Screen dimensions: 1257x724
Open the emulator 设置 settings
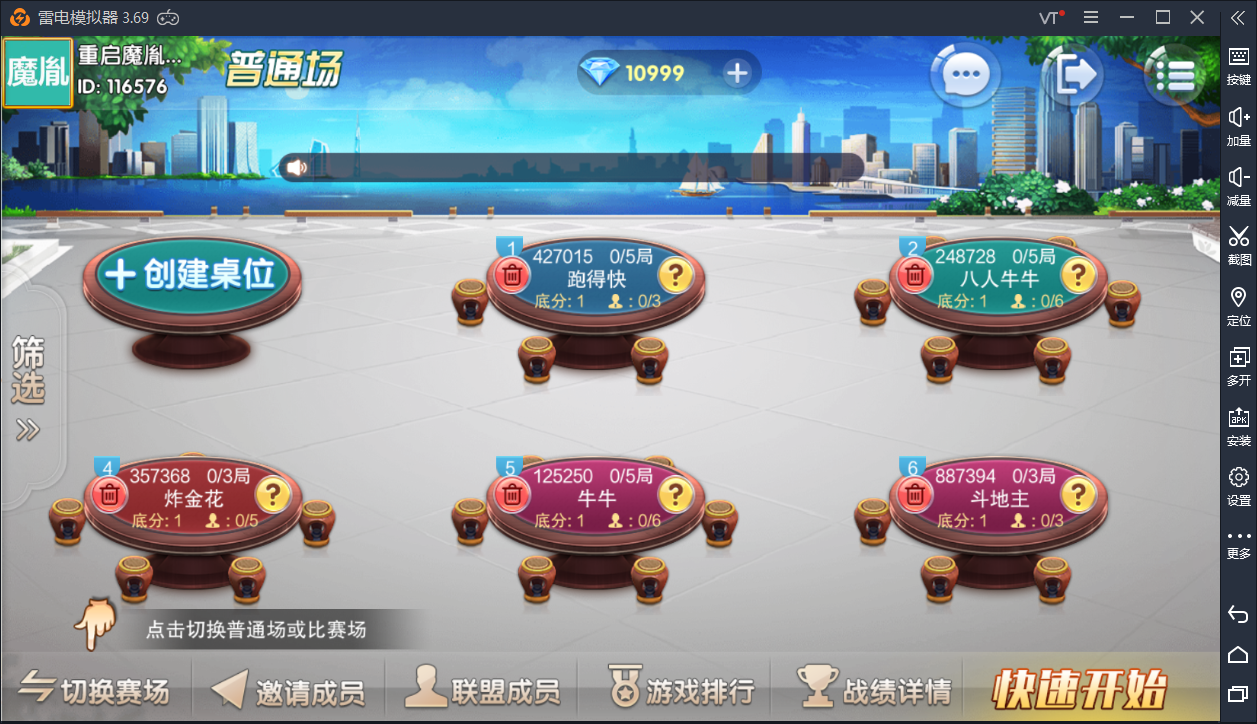click(1239, 485)
